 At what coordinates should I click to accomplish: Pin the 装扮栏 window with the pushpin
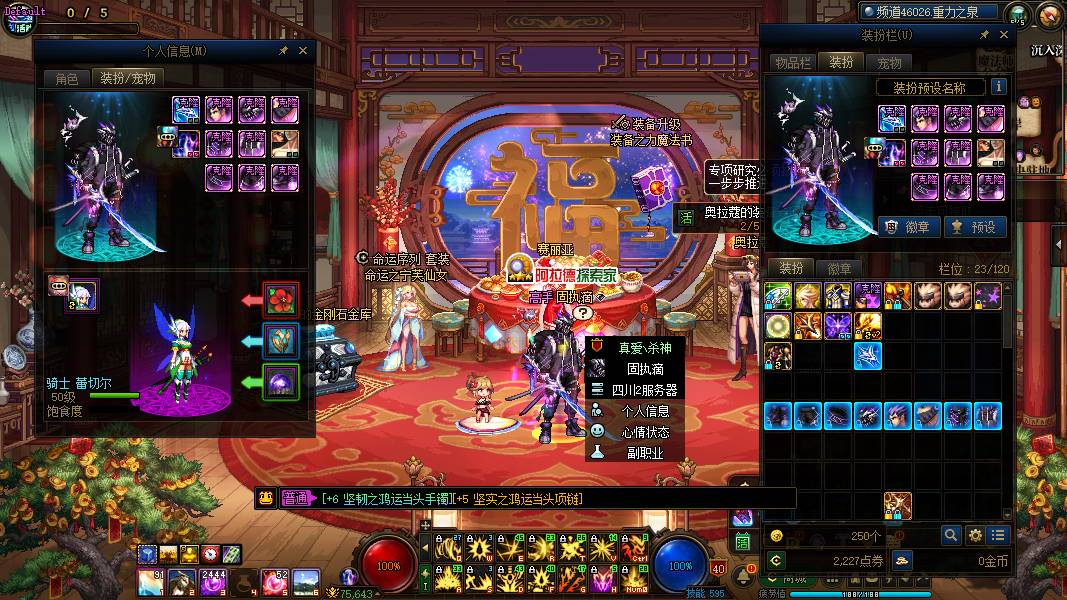tap(984, 35)
